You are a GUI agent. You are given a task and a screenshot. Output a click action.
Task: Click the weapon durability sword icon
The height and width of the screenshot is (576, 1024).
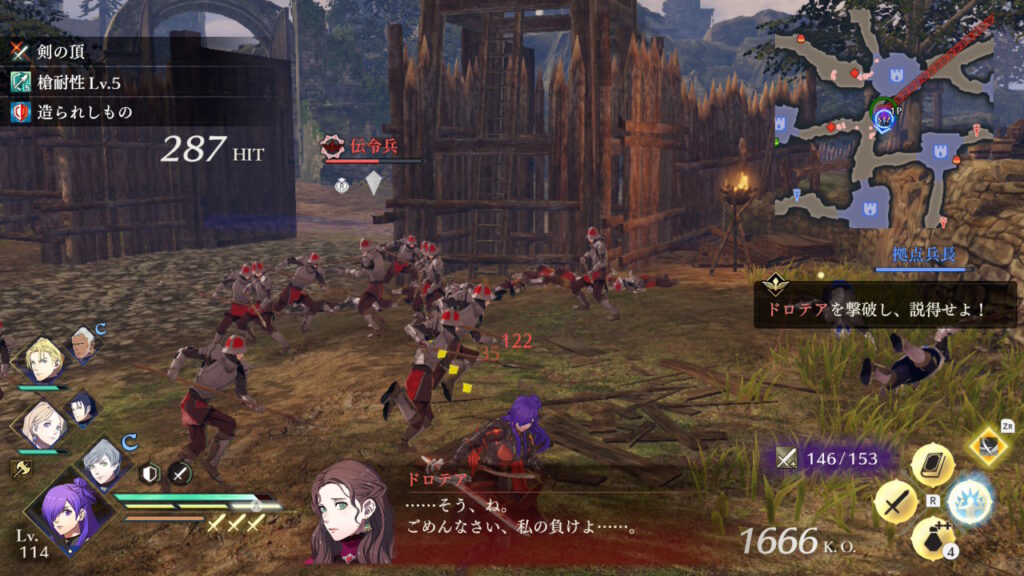point(787,459)
